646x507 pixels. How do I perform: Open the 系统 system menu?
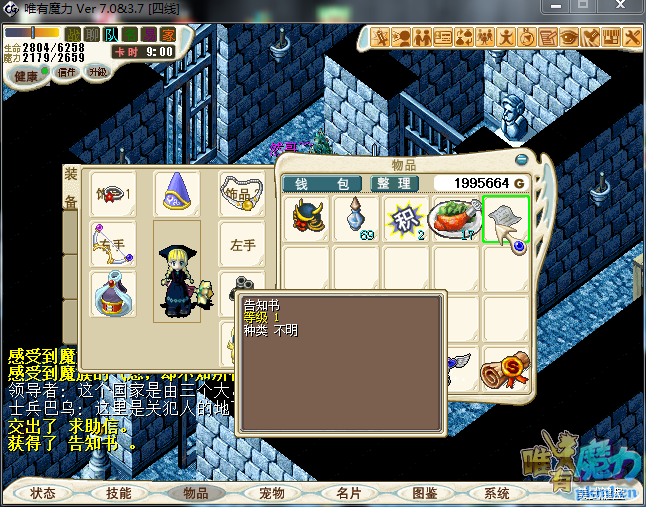coord(497,493)
